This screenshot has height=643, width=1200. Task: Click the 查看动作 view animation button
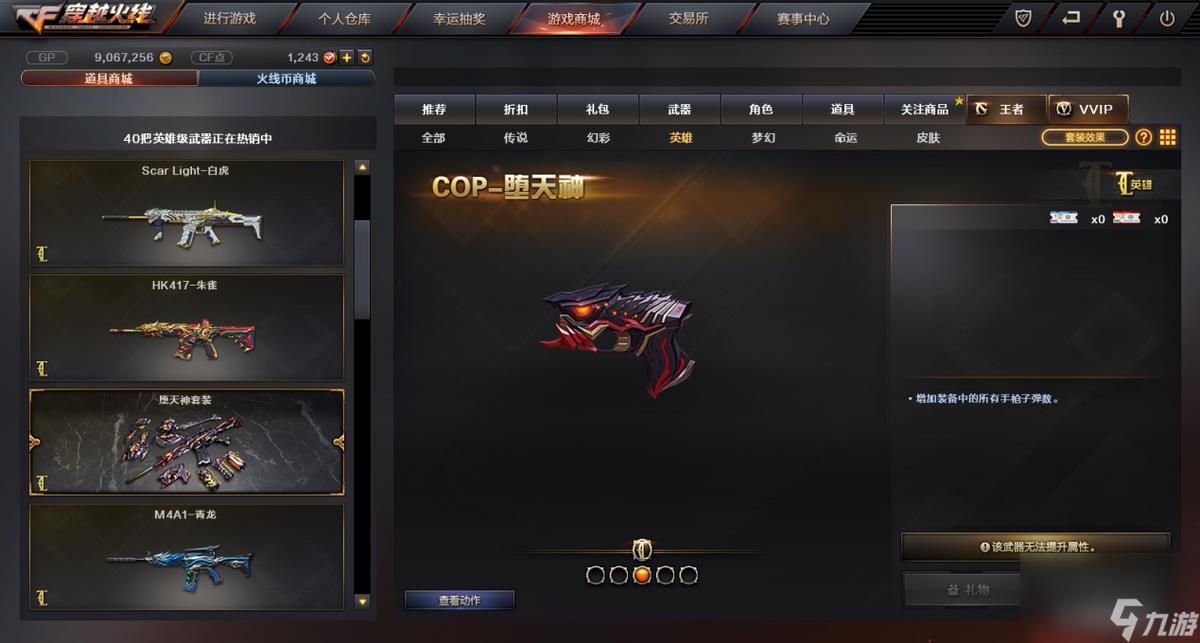[x=459, y=600]
